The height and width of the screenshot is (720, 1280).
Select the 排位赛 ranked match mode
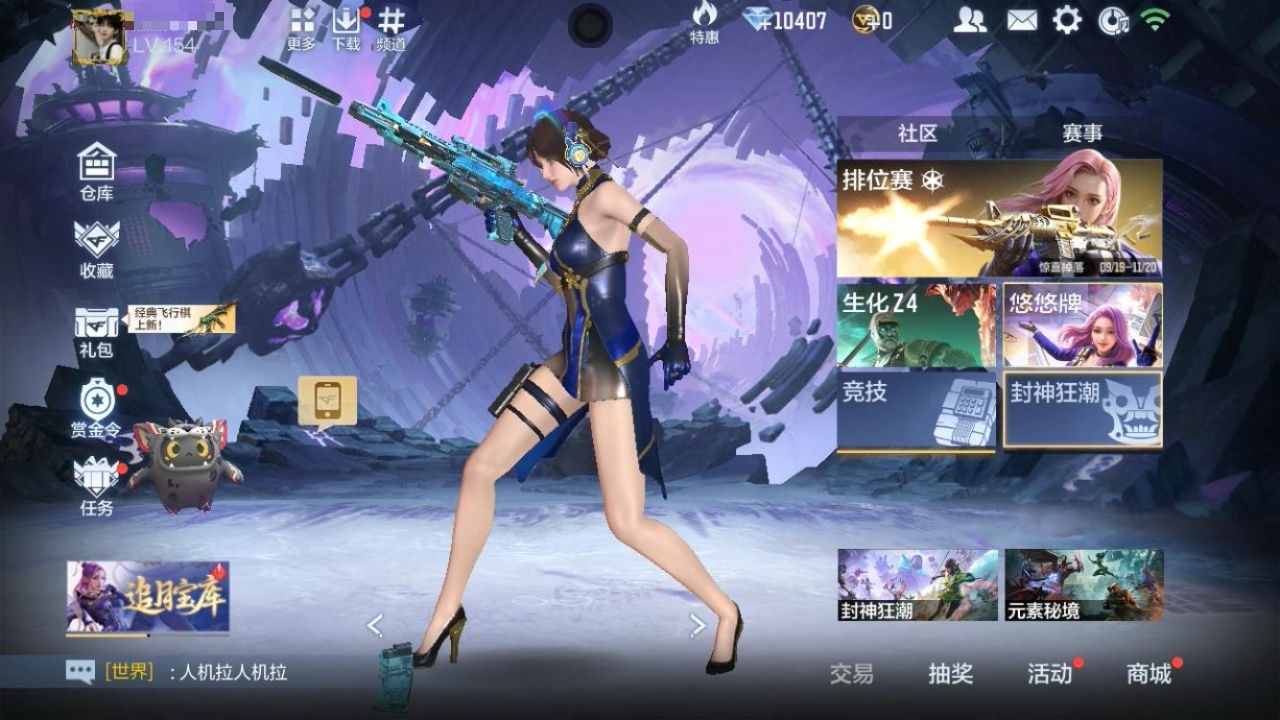click(x=1000, y=218)
